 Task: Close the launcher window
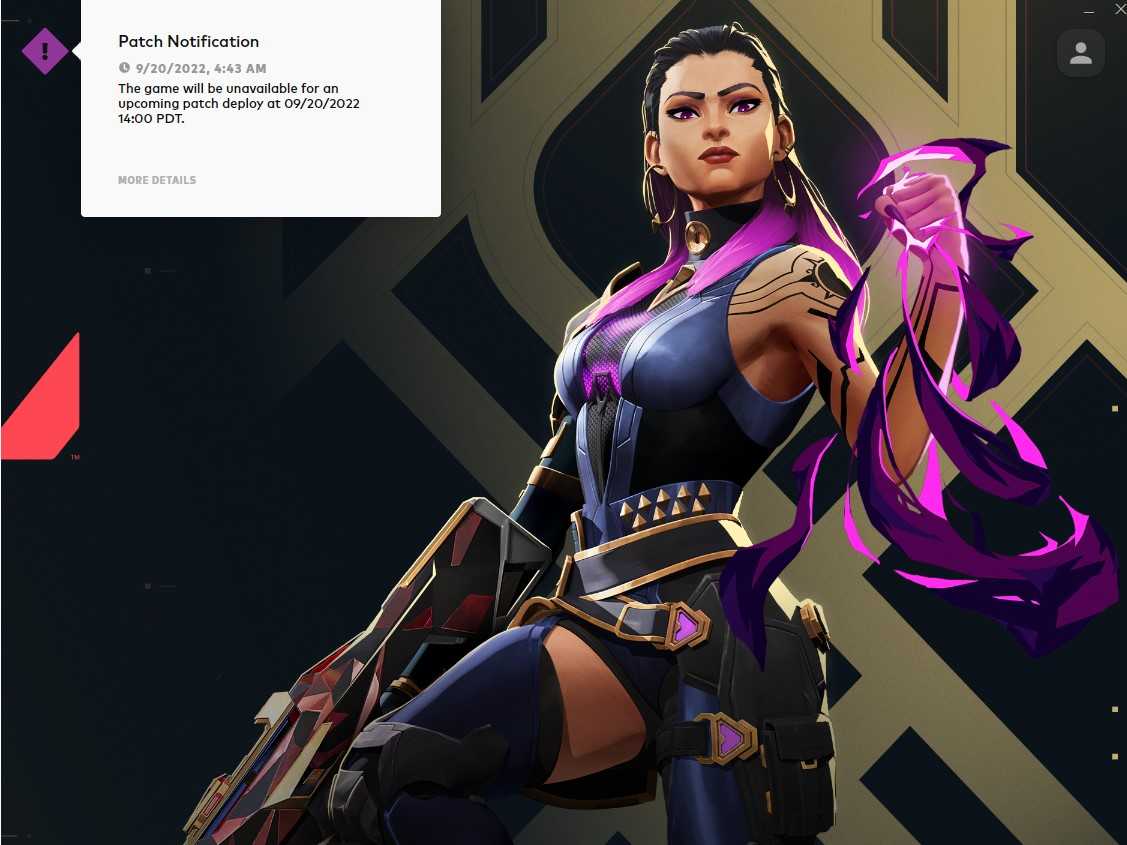[x=1119, y=9]
